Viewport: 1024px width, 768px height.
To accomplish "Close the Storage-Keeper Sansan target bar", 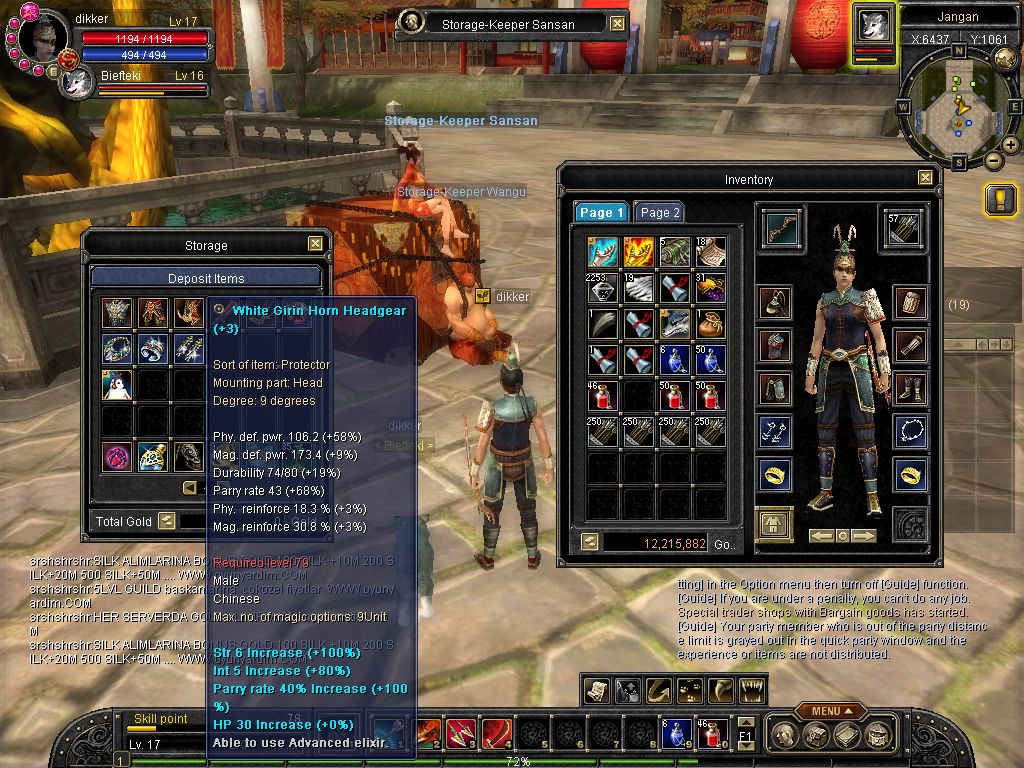I will (617, 24).
